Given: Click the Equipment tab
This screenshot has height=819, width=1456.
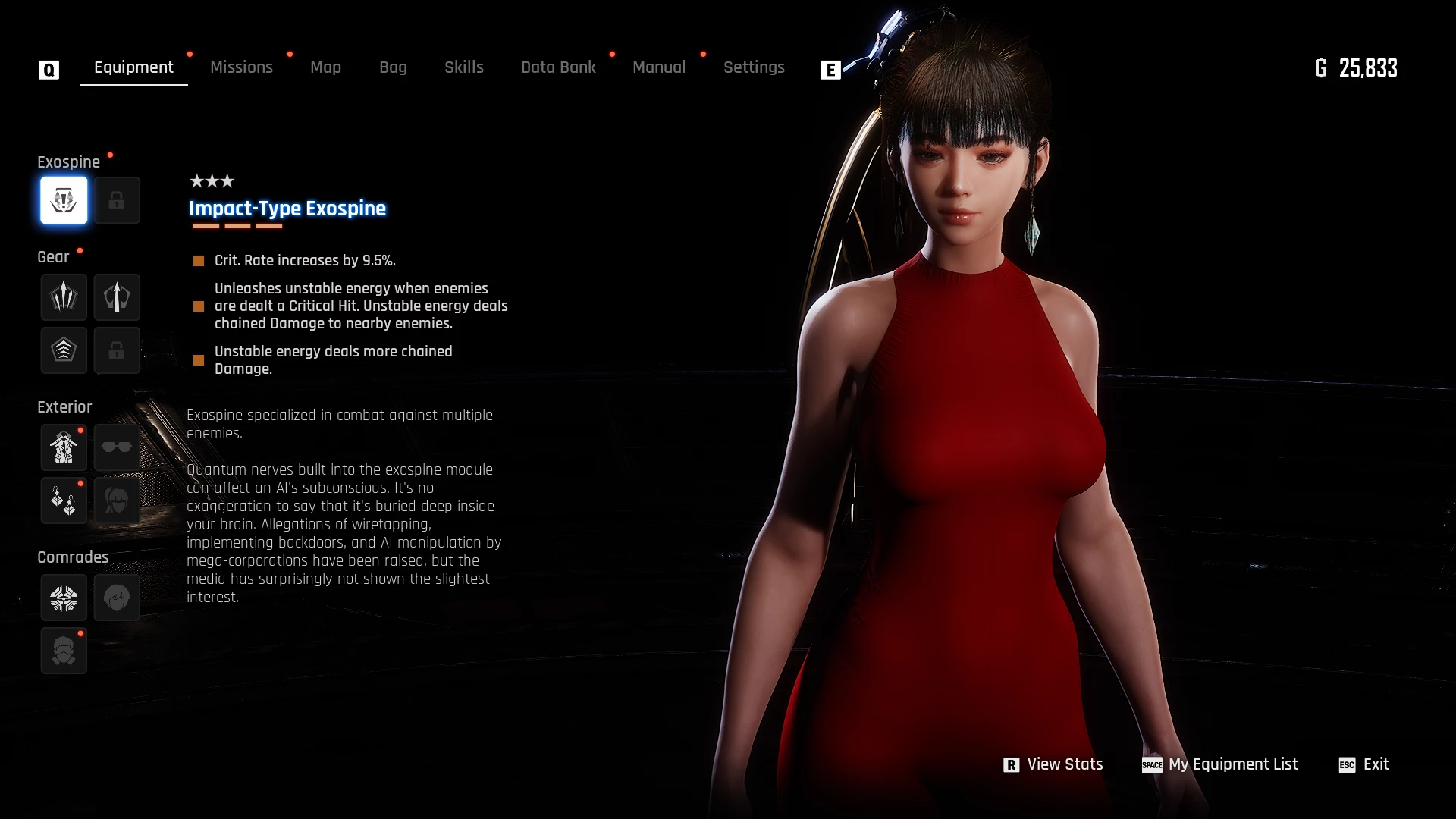Looking at the screenshot, I should [x=133, y=67].
